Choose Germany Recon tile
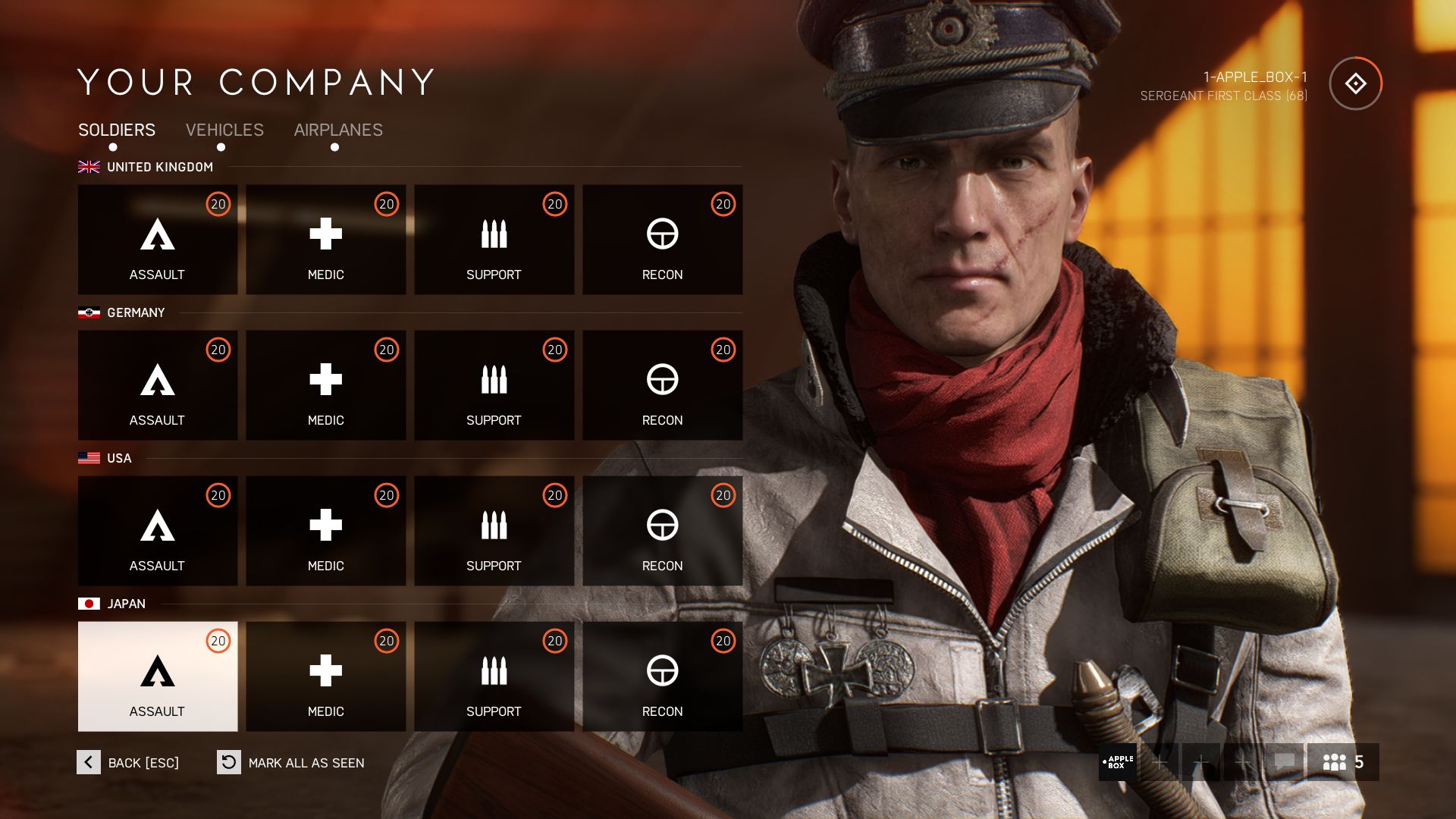1456x819 pixels. pyautogui.click(x=663, y=385)
